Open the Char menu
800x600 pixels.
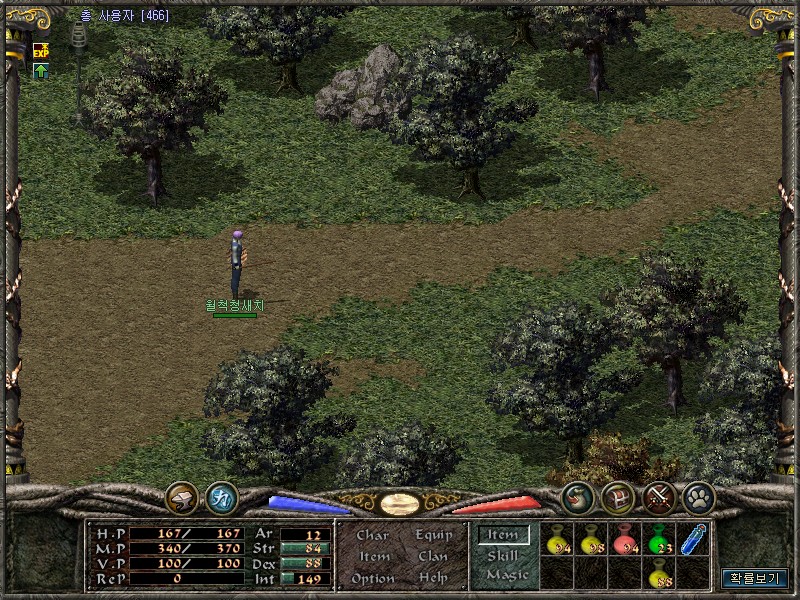pyautogui.click(x=372, y=535)
